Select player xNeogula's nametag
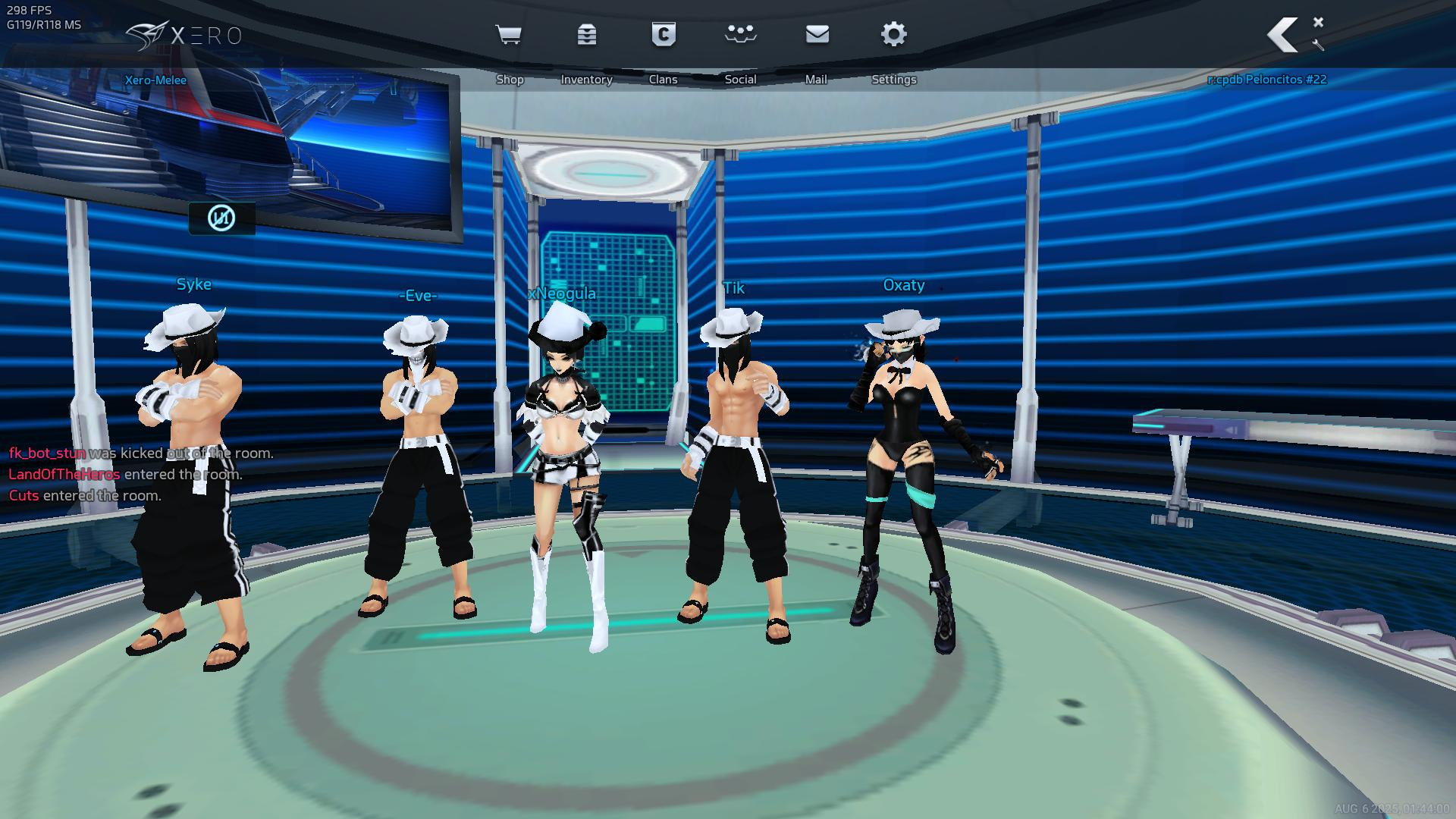 coord(562,293)
